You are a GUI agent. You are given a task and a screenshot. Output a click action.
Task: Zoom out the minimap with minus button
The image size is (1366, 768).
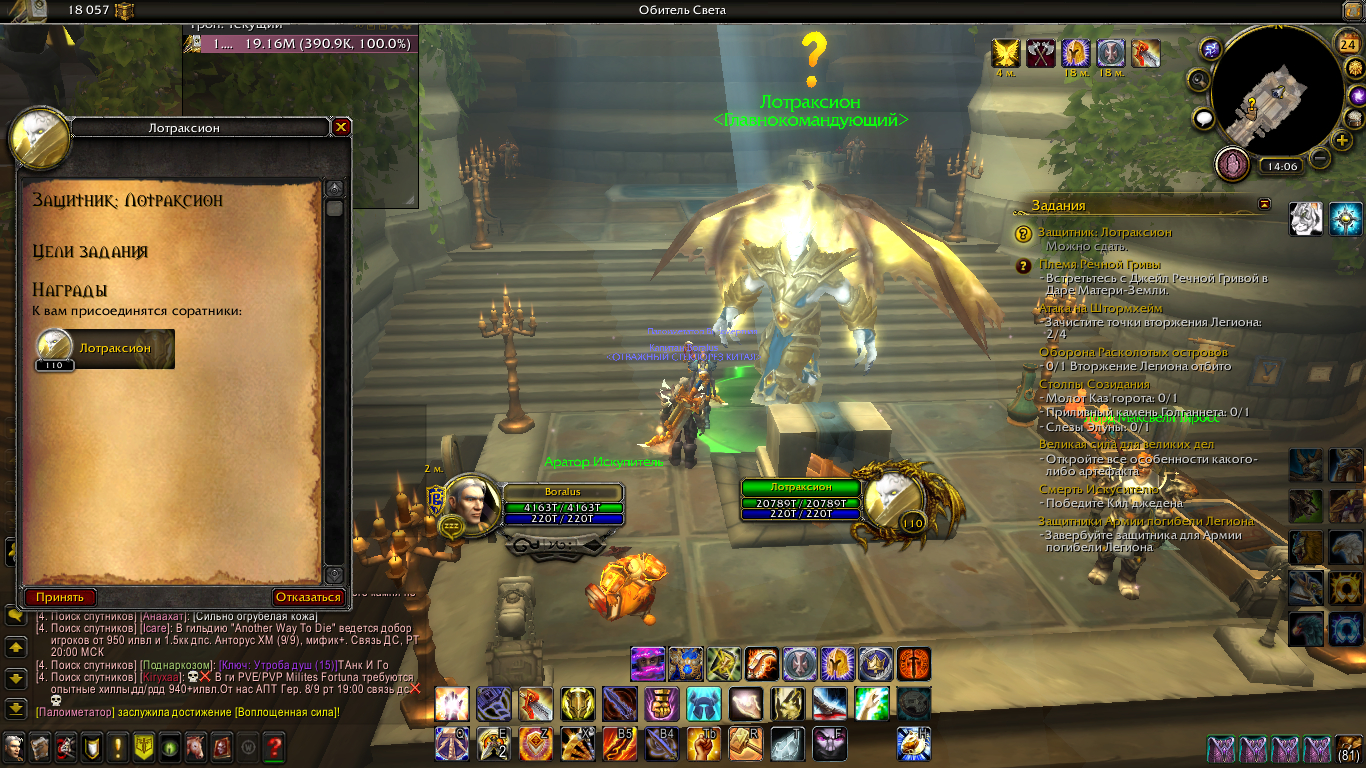(1320, 158)
